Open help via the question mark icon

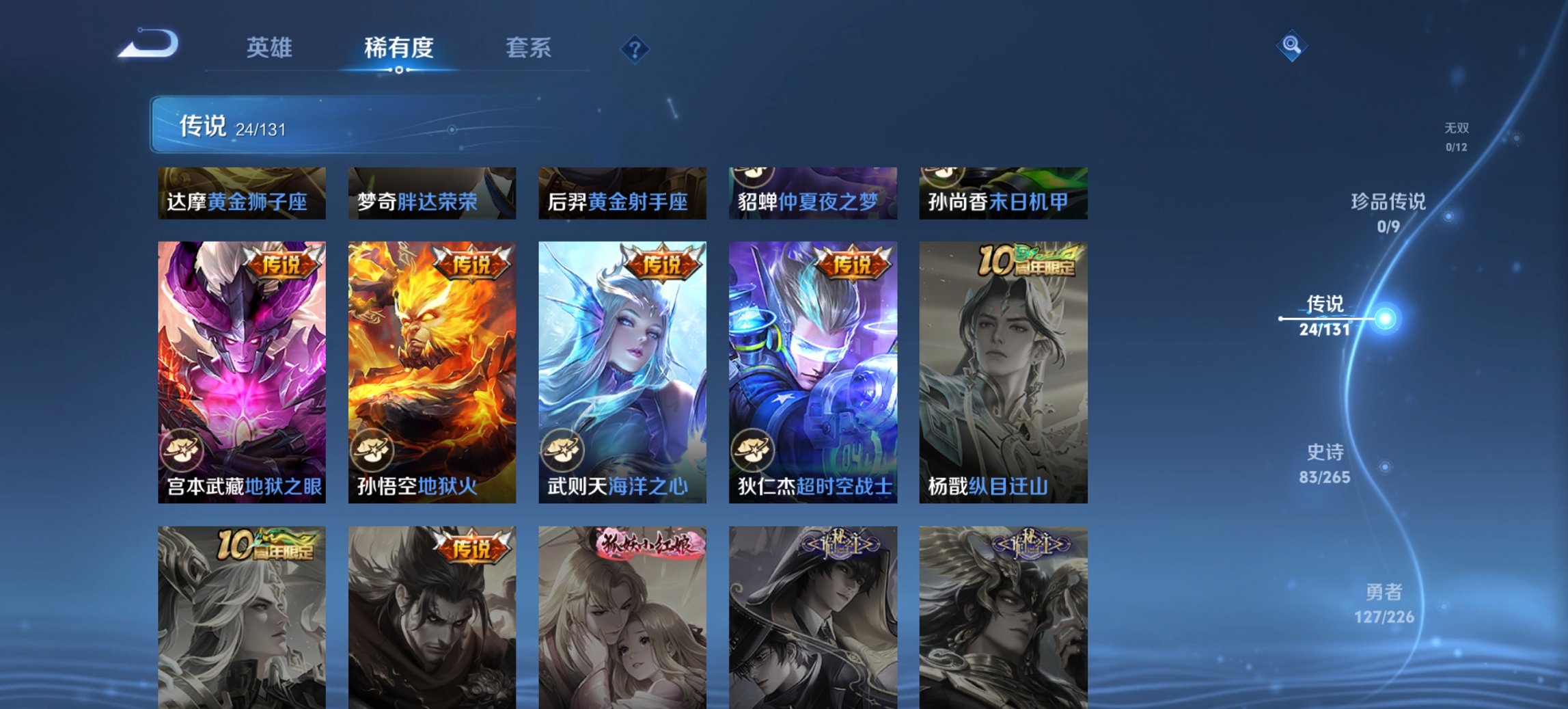click(635, 50)
